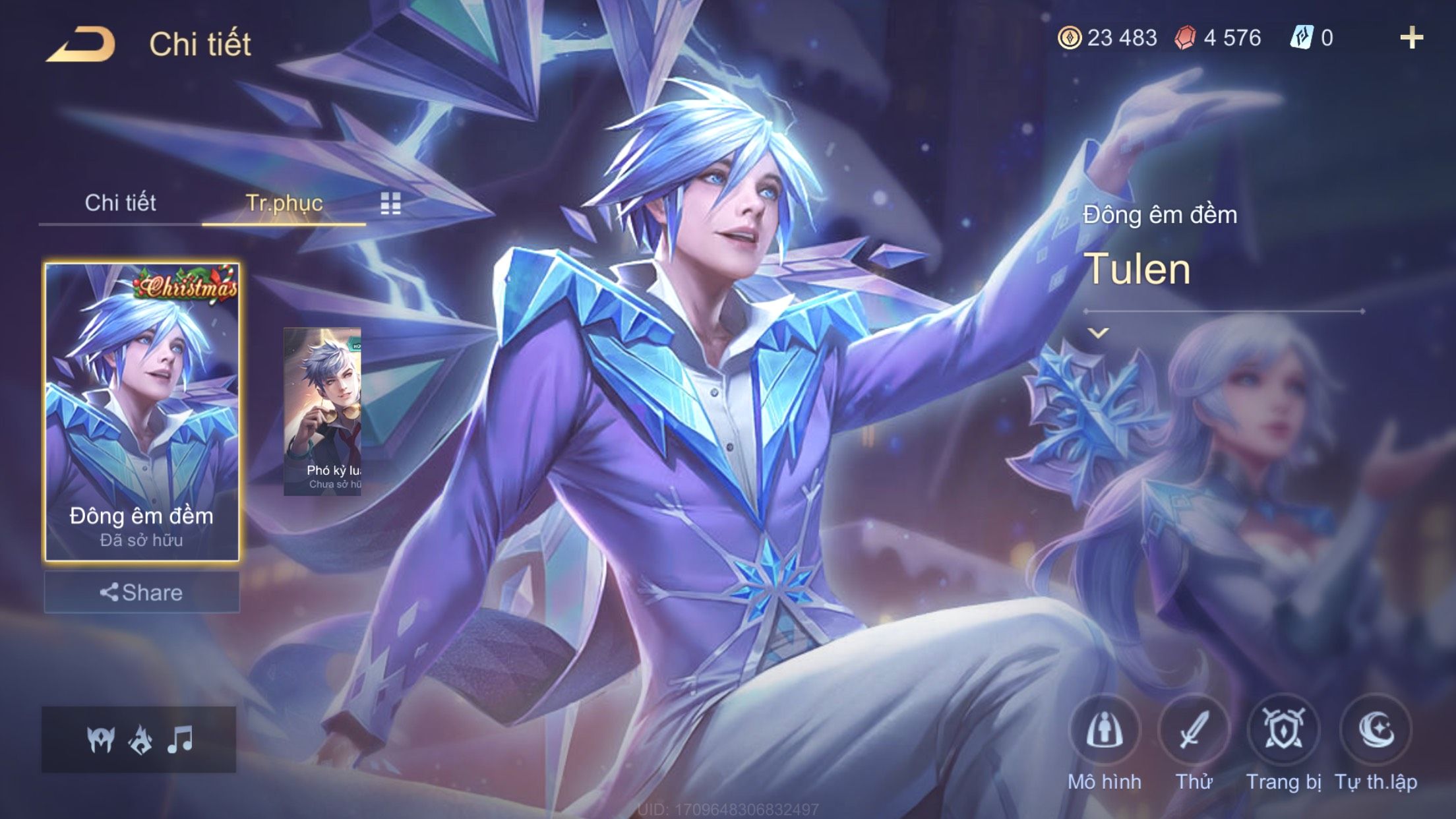Select the Đông êm đềm skin card
1456x819 pixels.
point(142,412)
